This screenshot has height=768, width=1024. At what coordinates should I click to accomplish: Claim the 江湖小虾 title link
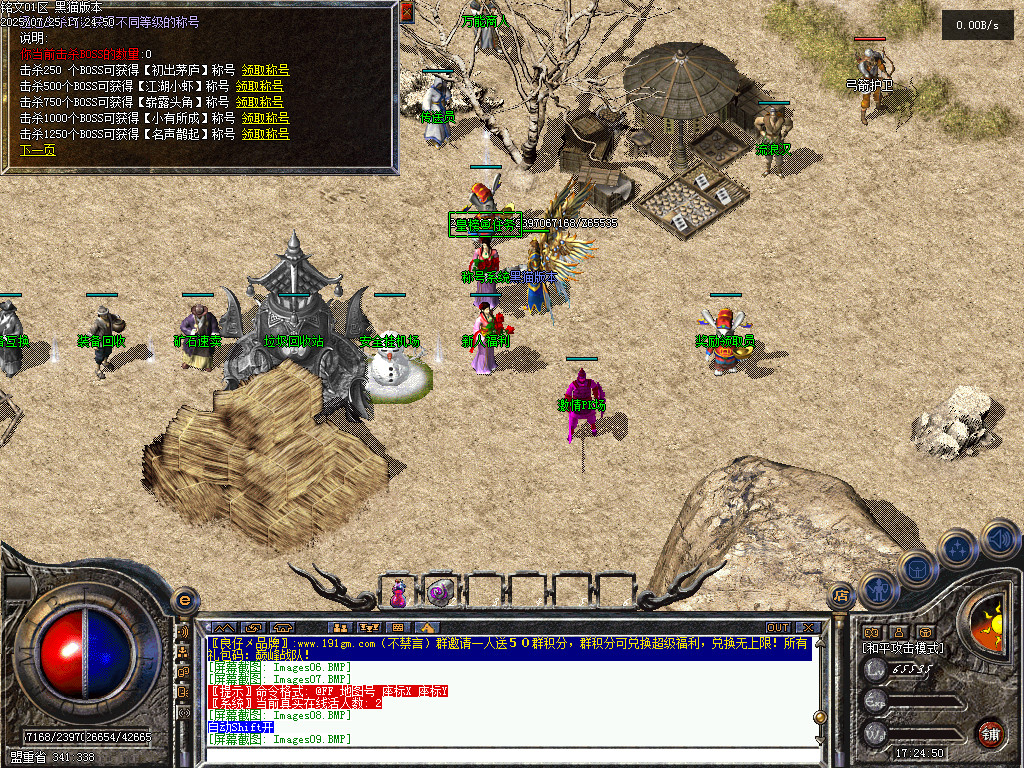[260, 86]
